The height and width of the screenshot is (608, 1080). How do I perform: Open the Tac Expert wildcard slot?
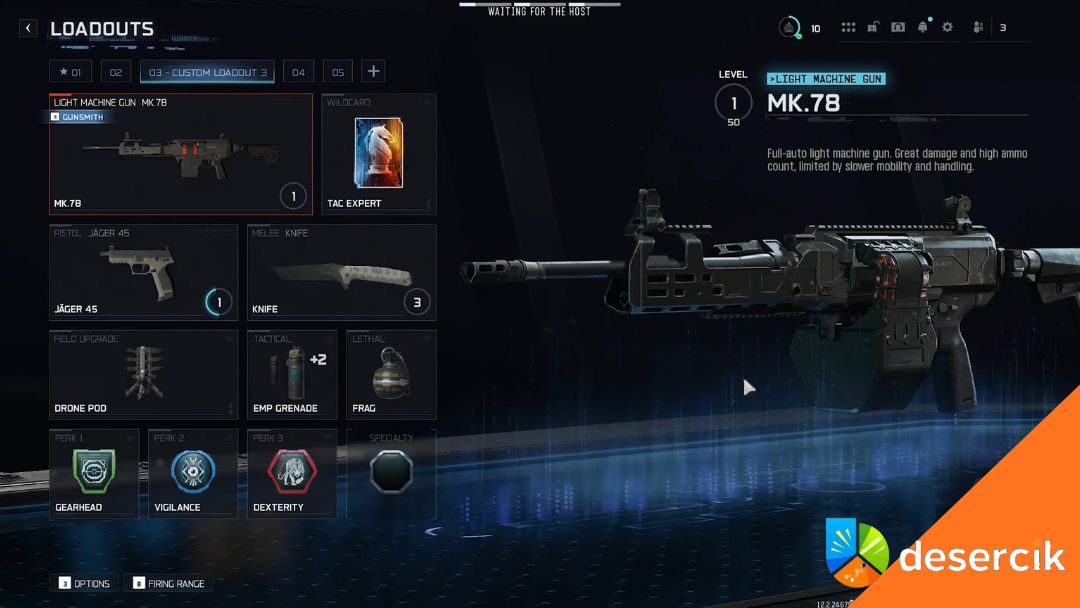click(x=378, y=154)
